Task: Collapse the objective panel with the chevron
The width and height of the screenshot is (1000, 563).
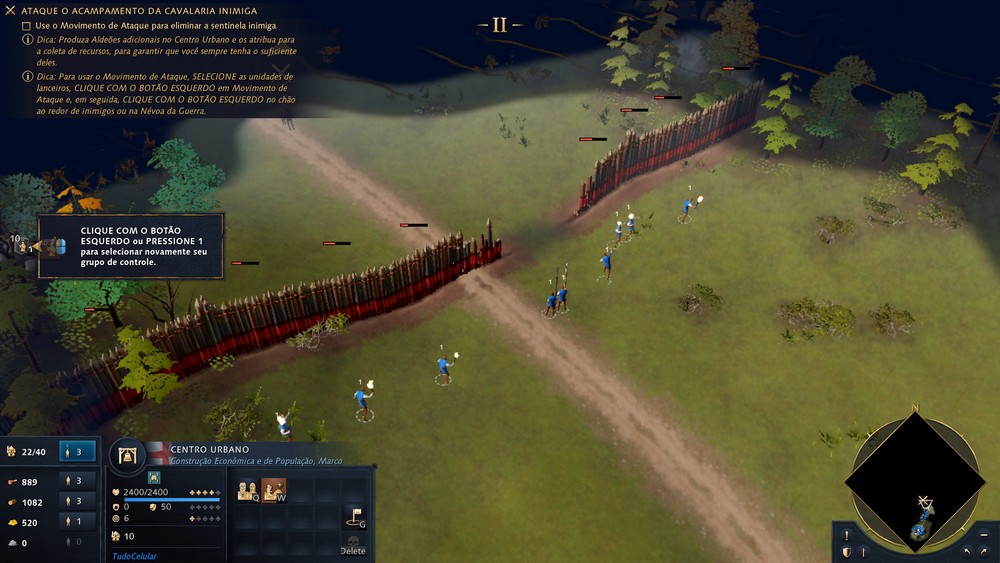Action: coord(282,70)
